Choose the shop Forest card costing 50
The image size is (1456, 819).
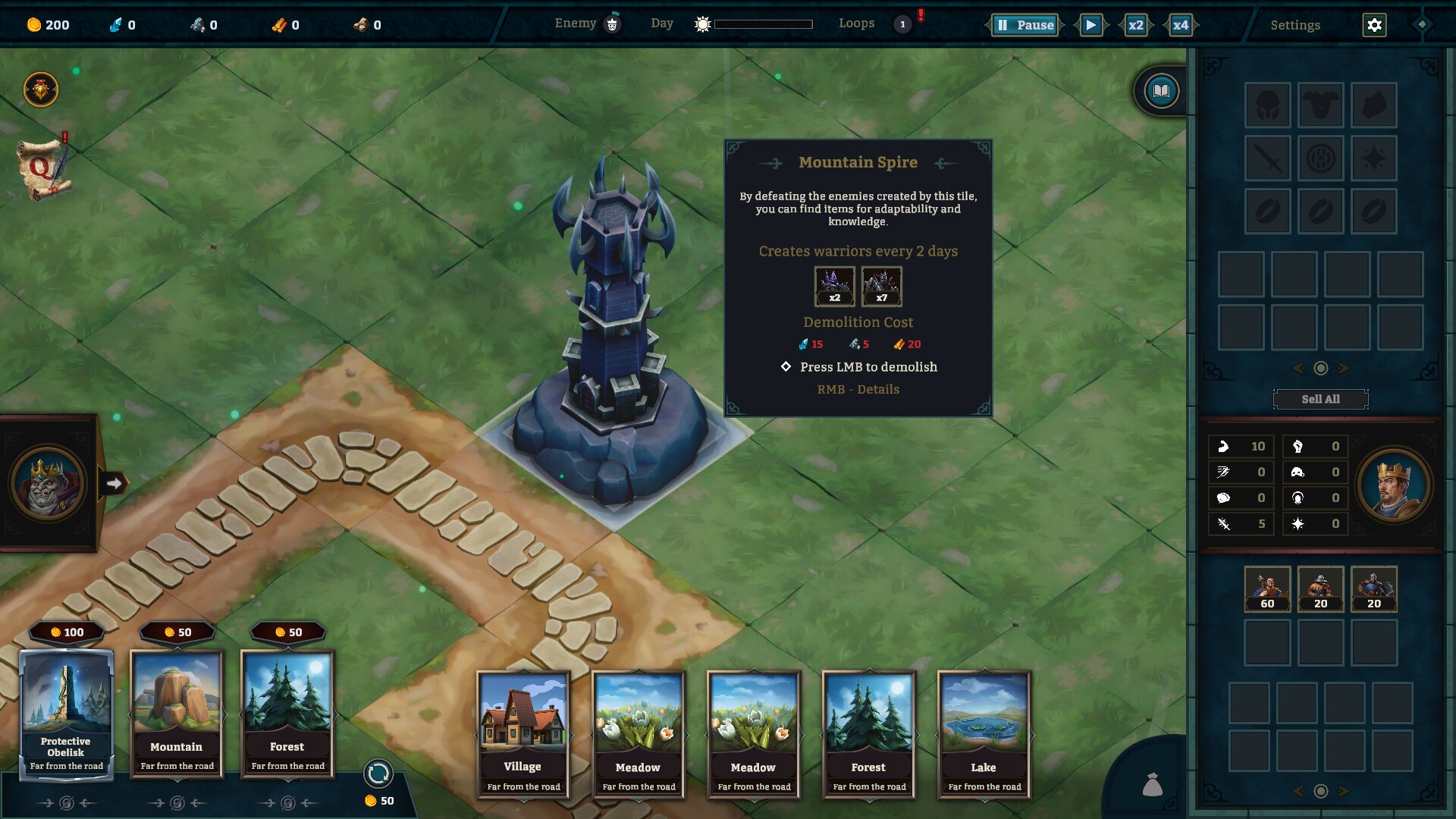pyautogui.click(x=287, y=713)
